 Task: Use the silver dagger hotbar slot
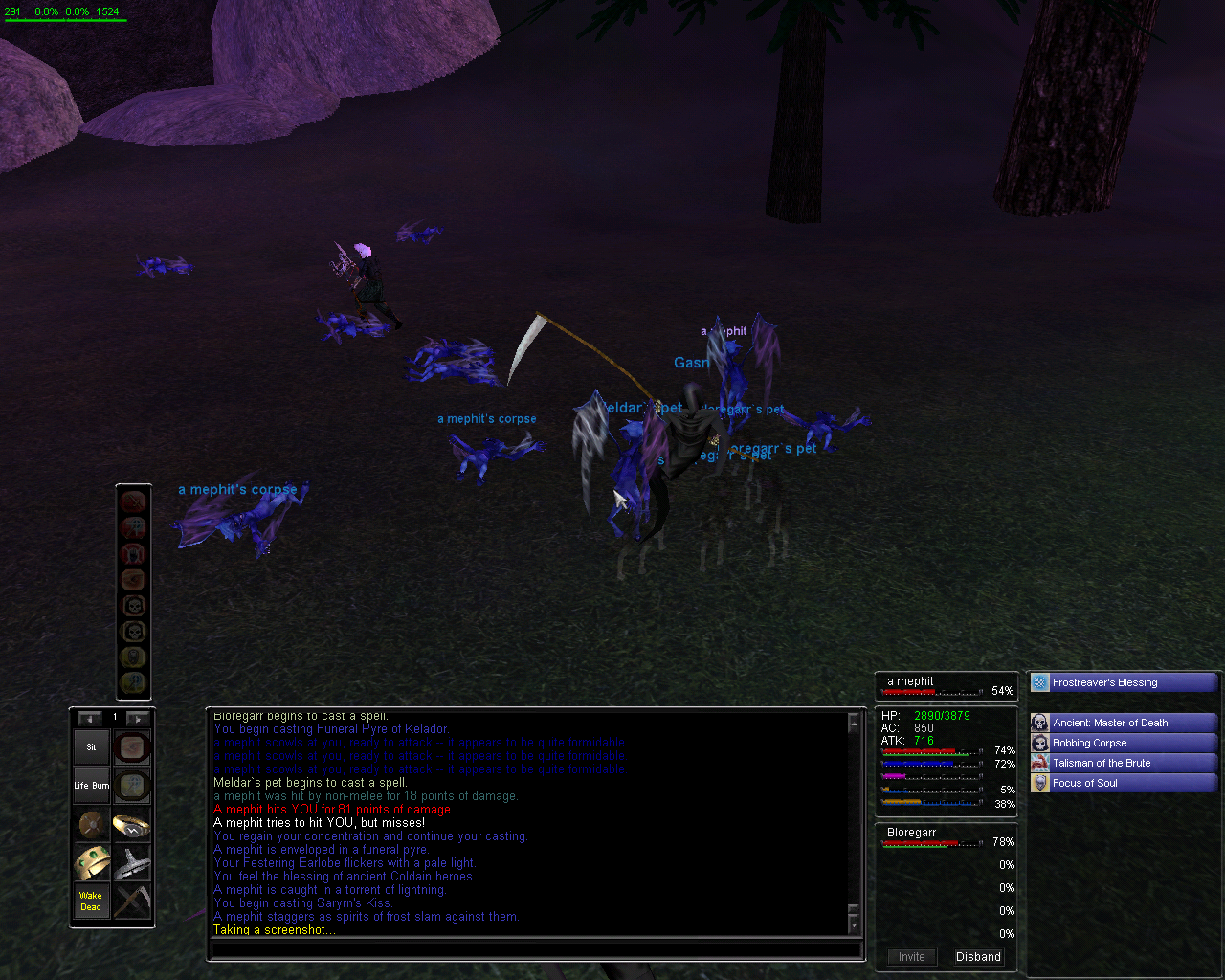(x=132, y=863)
